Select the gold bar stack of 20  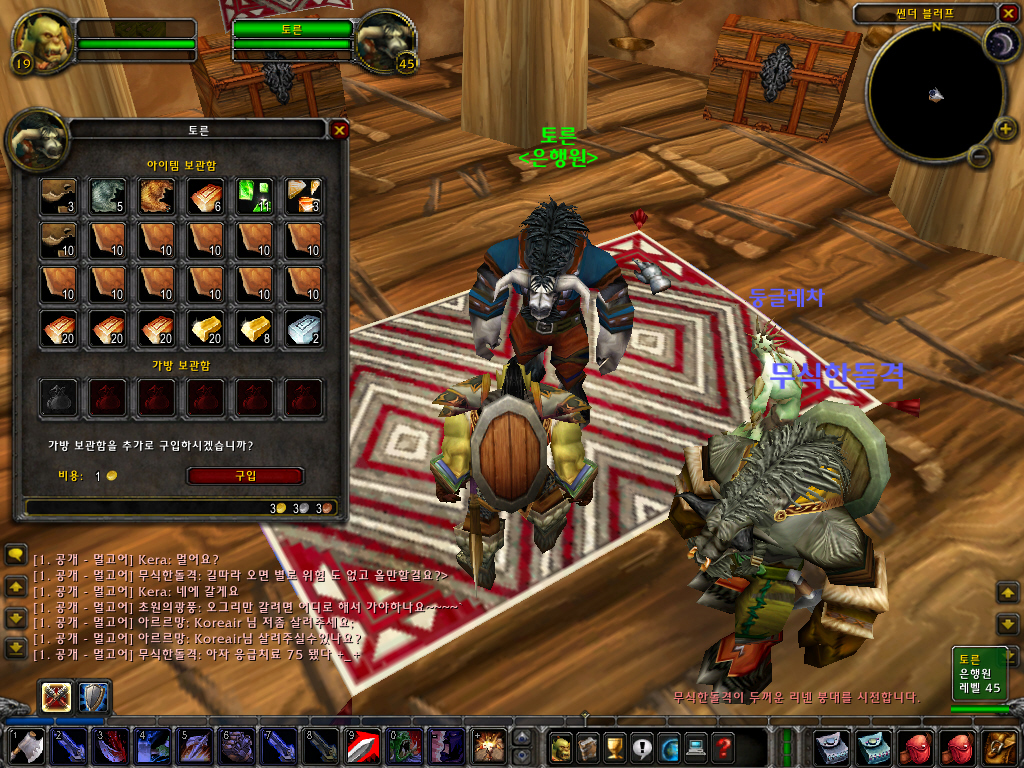[x=207, y=329]
